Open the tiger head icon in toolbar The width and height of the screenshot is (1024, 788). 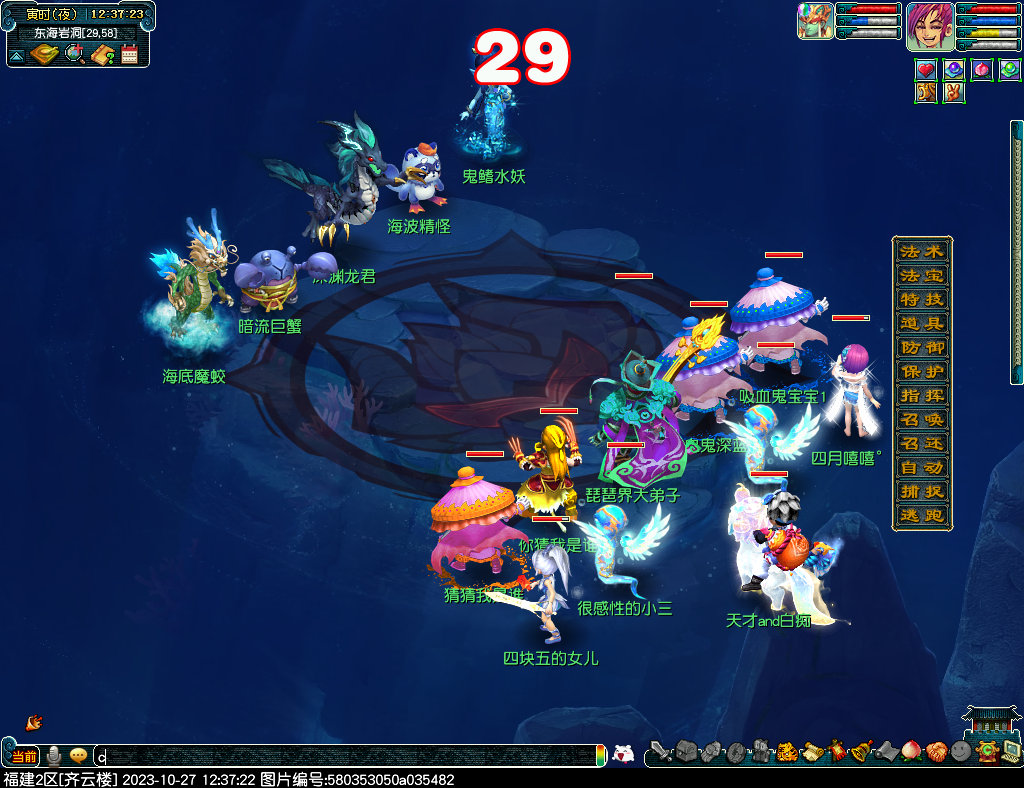click(786, 751)
